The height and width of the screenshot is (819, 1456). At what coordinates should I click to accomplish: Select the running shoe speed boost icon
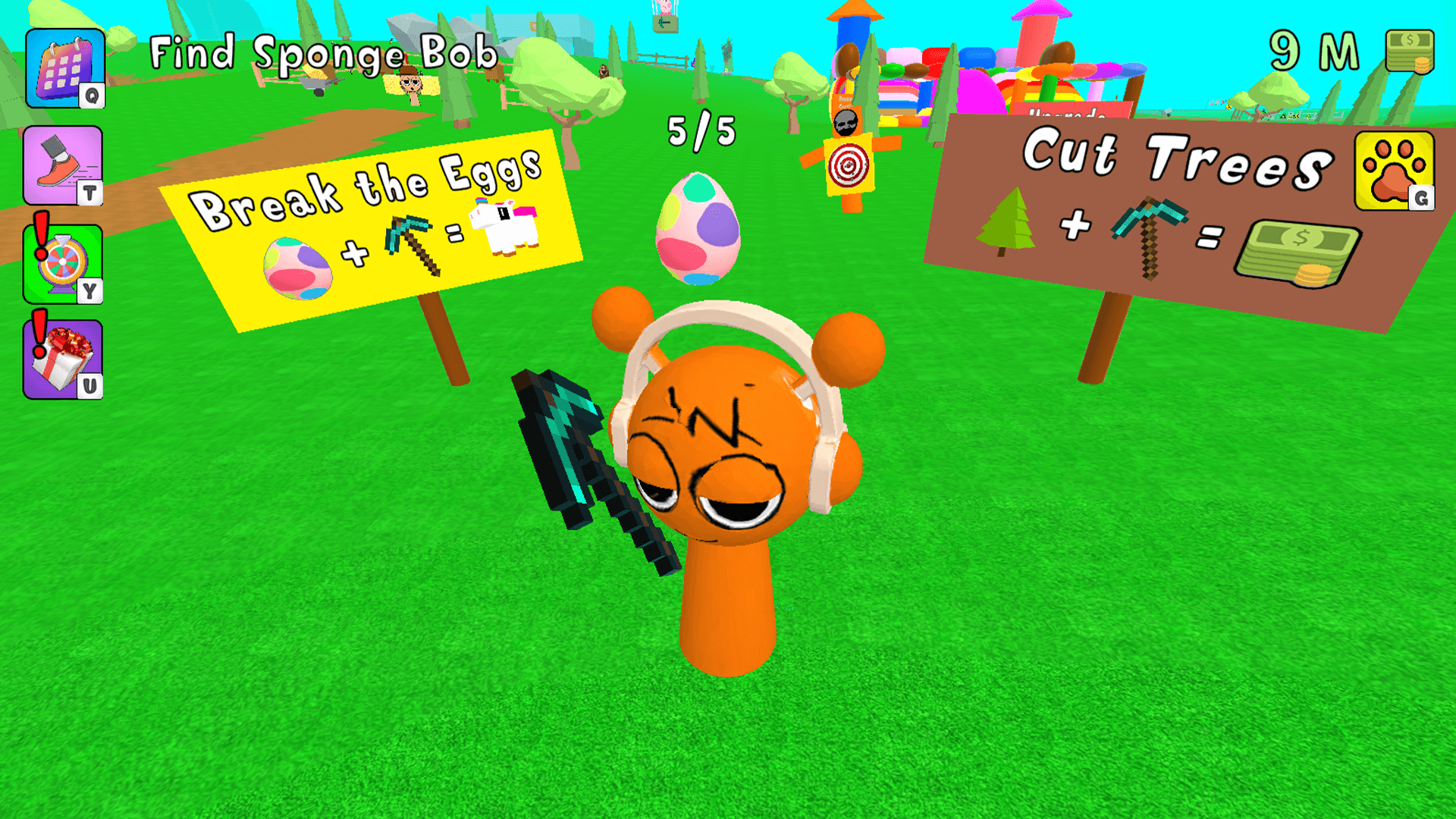click(64, 165)
